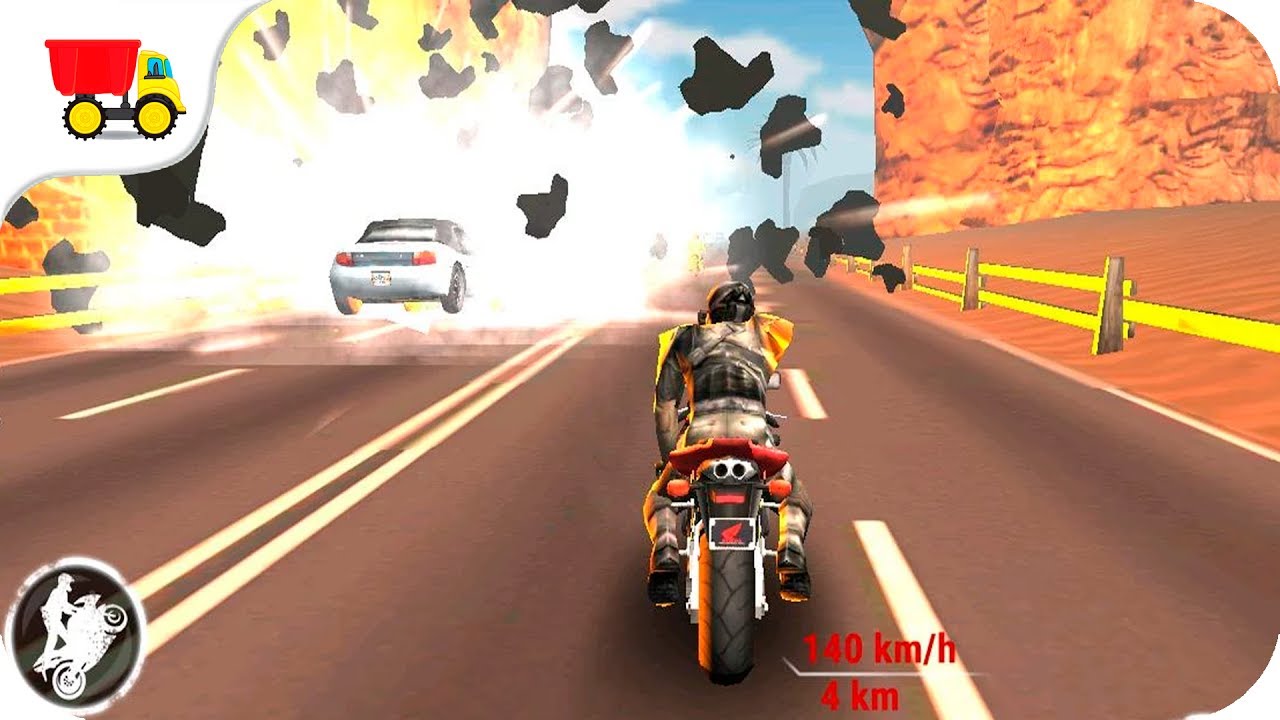Open details under the white divider line
1280x720 pixels.
[x=860, y=673]
